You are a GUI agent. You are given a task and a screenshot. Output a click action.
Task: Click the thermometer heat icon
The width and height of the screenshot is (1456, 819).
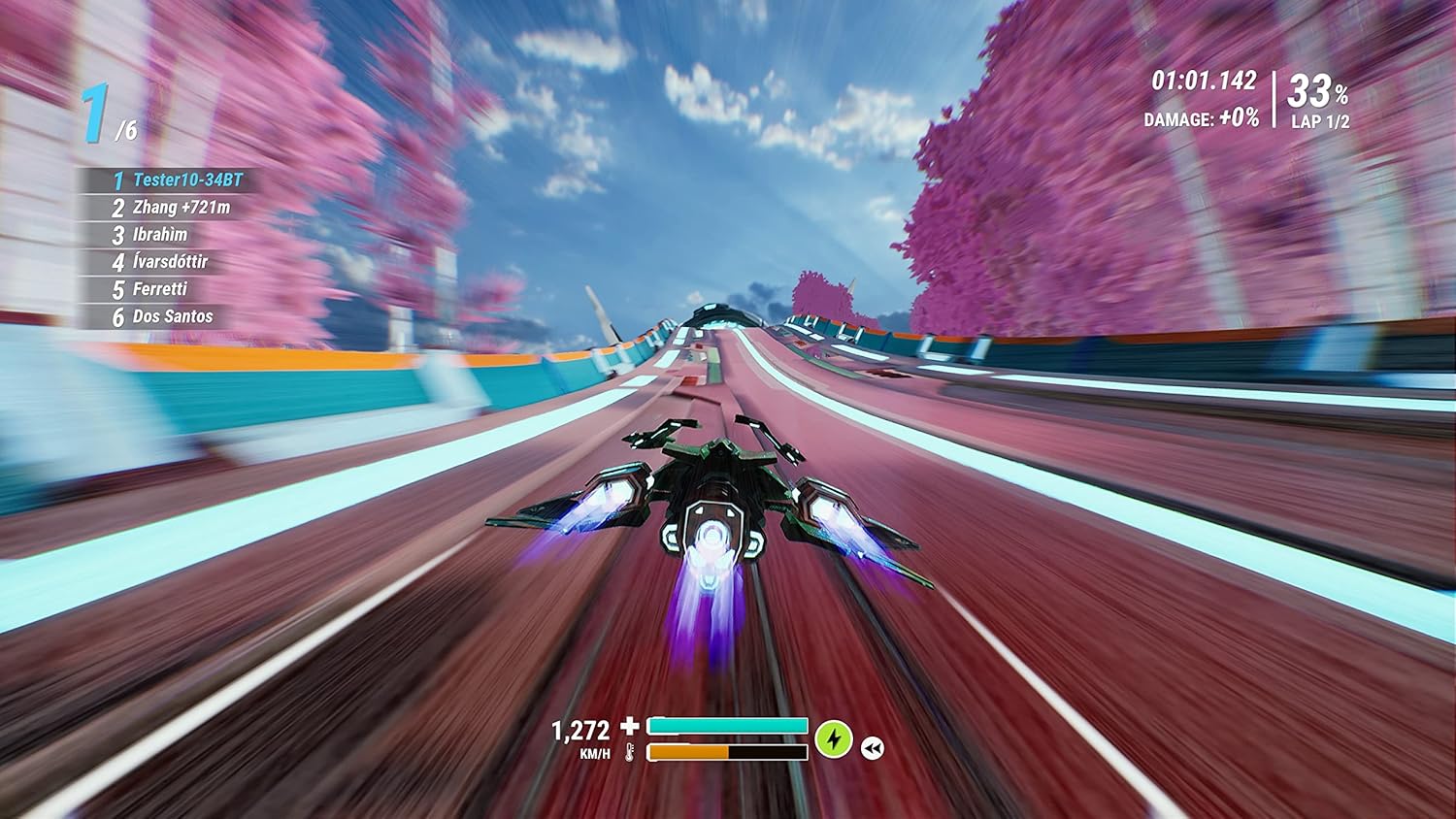(x=631, y=750)
